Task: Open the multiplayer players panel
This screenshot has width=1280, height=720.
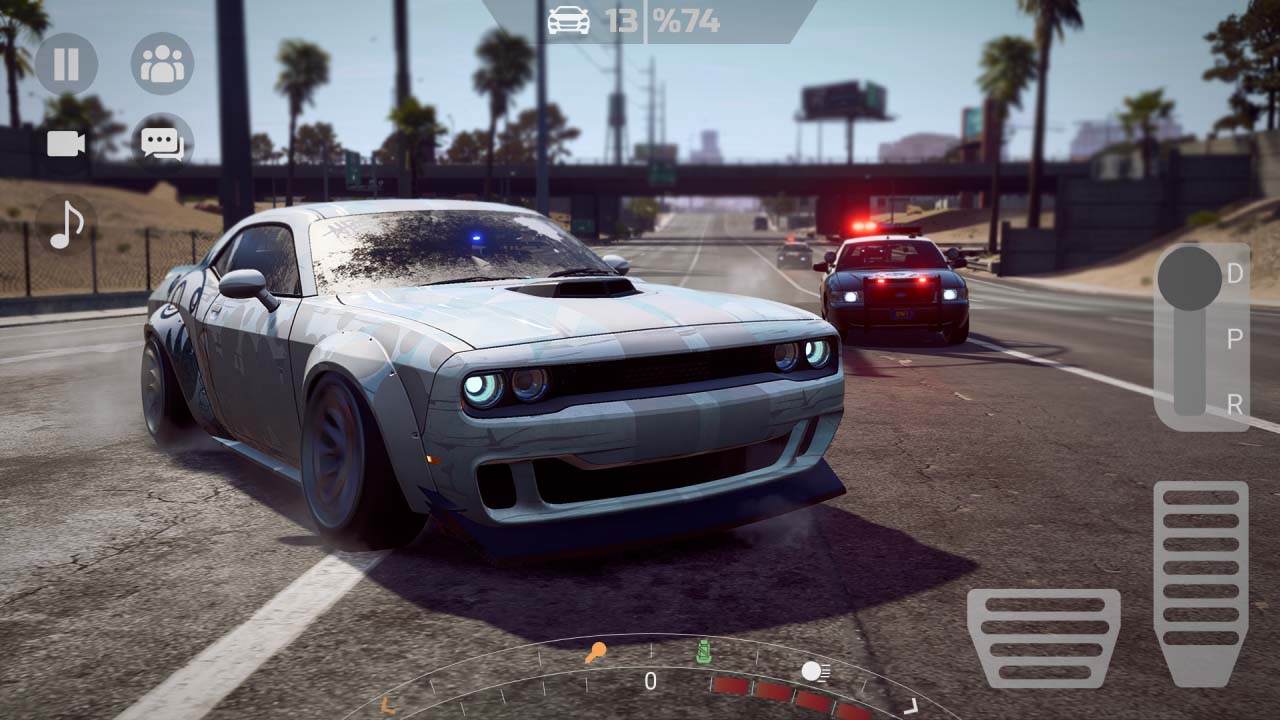Action: (x=162, y=64)
